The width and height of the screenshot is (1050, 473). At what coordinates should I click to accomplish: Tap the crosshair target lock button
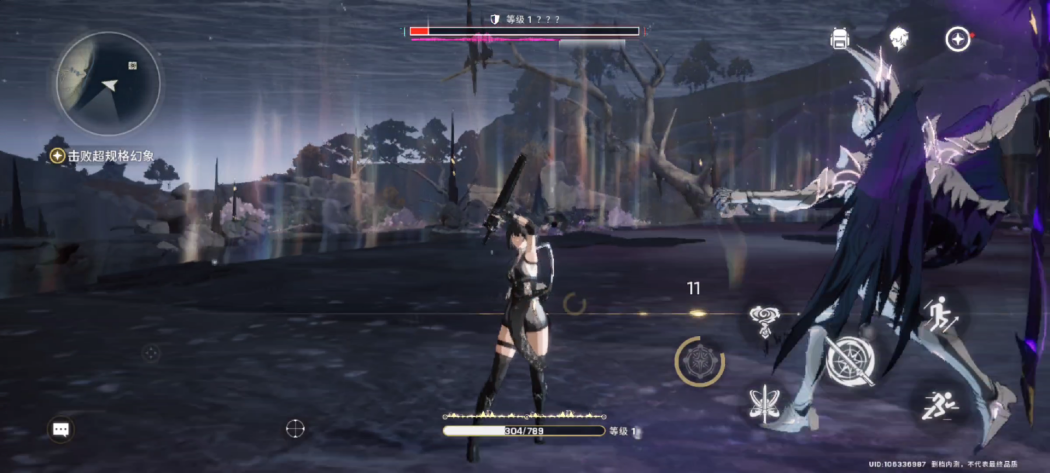pyautogui.click(x=295, y=428)
